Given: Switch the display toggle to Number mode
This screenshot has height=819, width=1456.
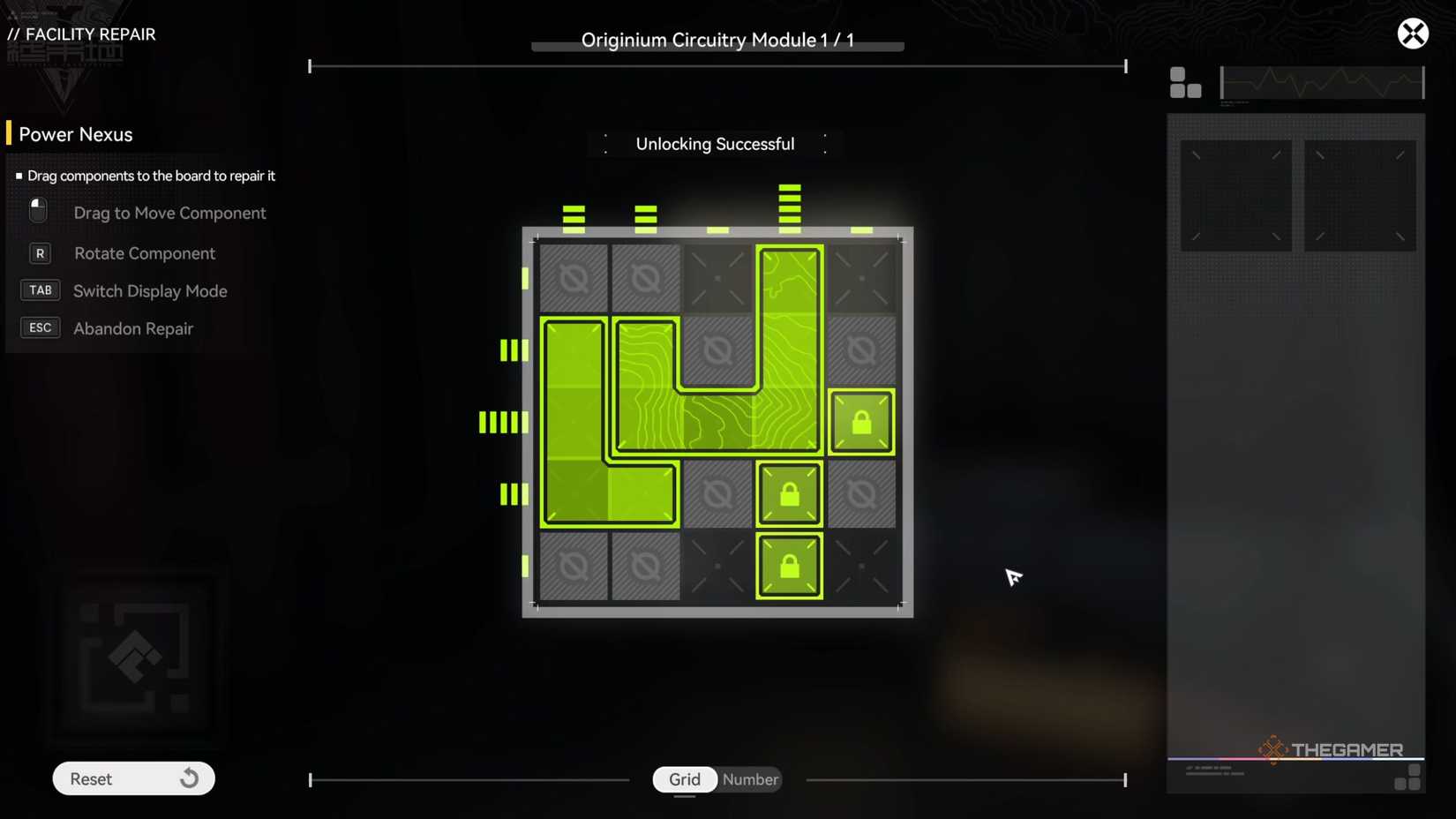Looking at the screenshot, I should (749, 779).
